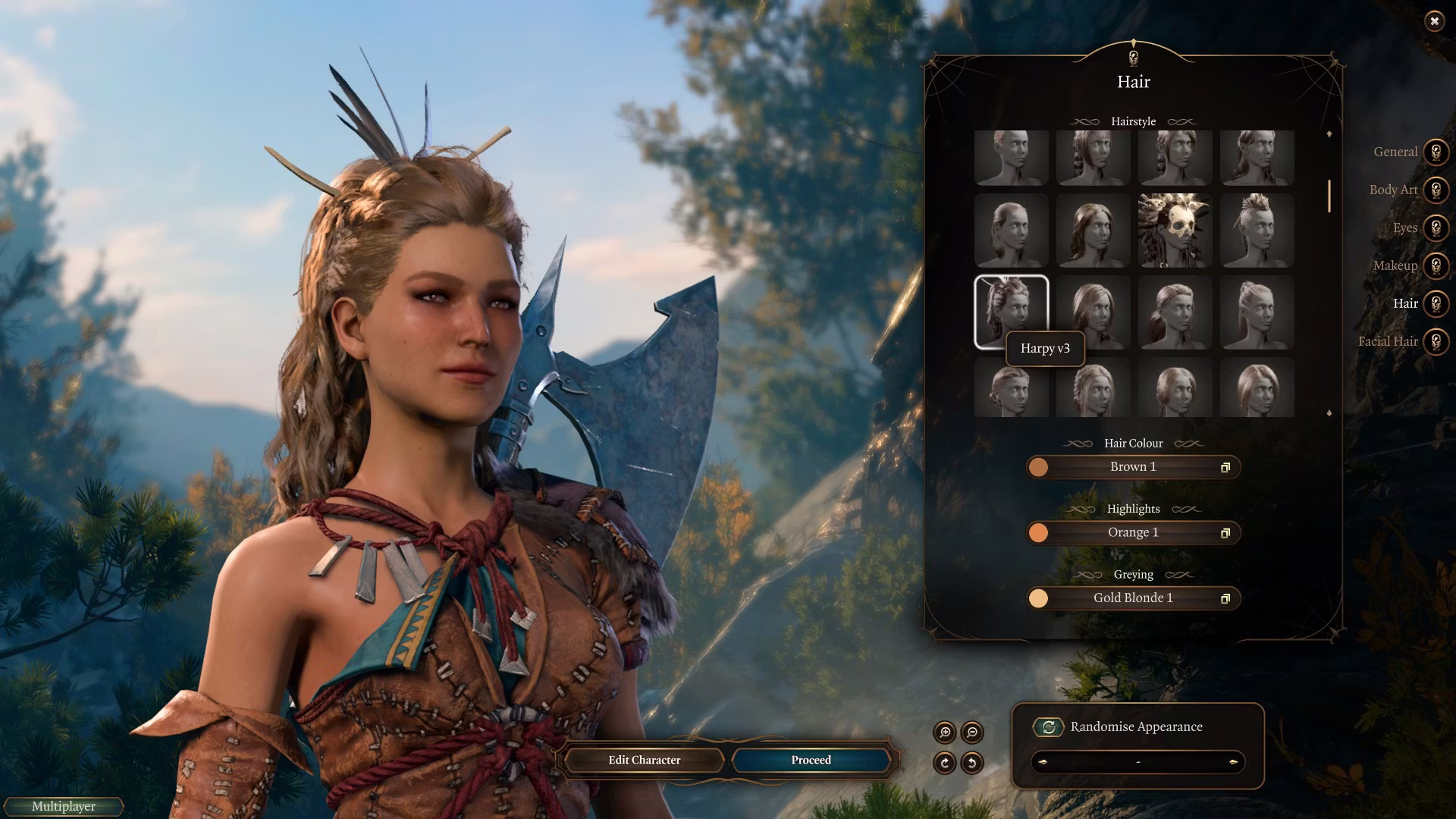Viewport: 1456px width, 819px height.
Task: Zoom in on the character
Action: pyautogui.click(x=945, y=733)
